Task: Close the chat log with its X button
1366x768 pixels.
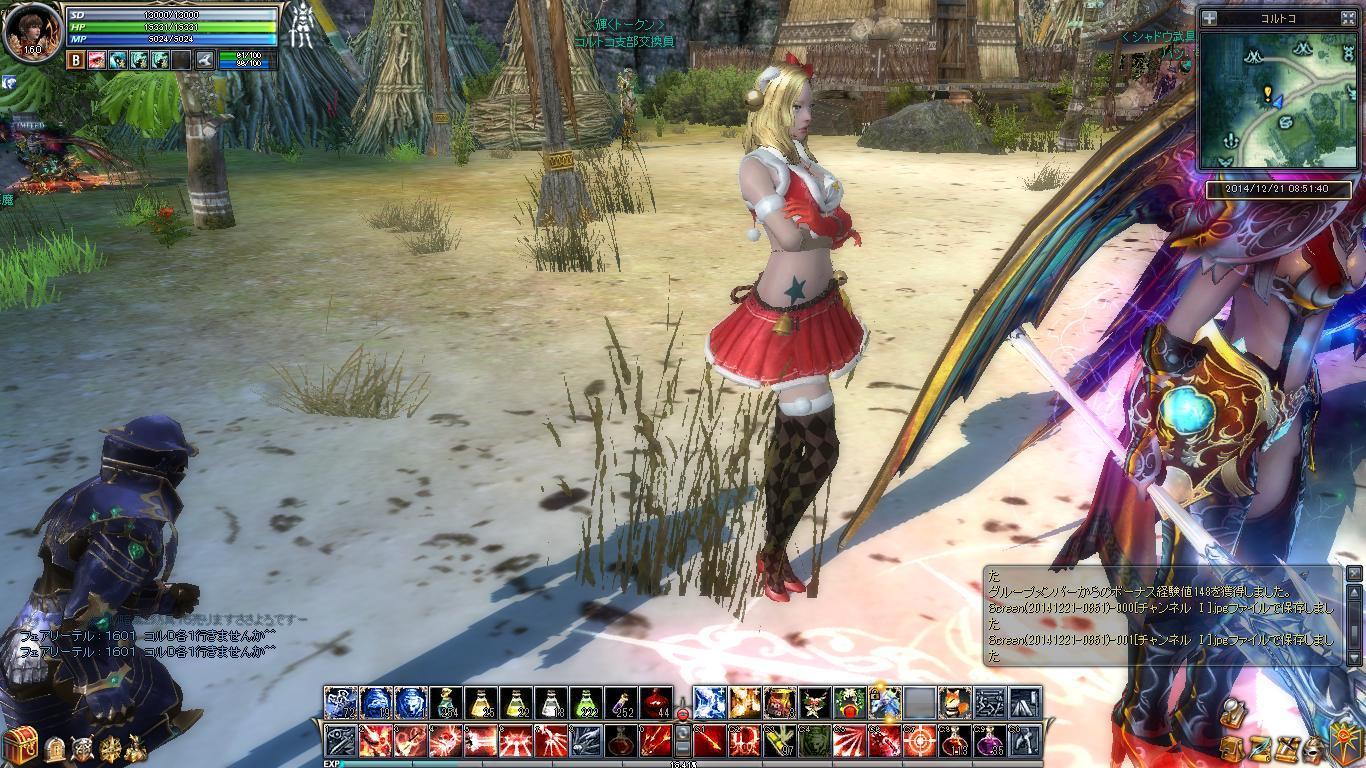Action: point(1354,573)
